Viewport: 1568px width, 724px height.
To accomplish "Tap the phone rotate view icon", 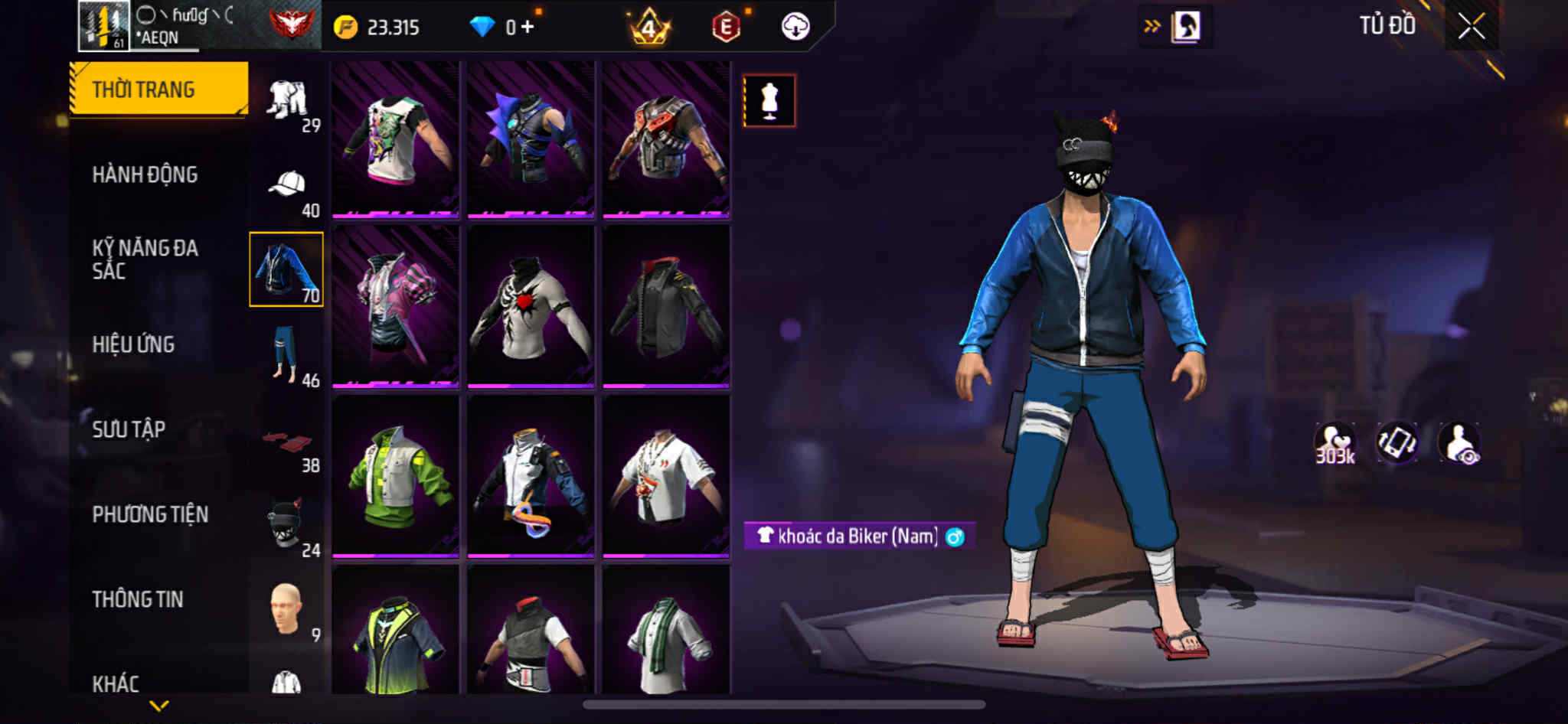I will [1397, 443].
